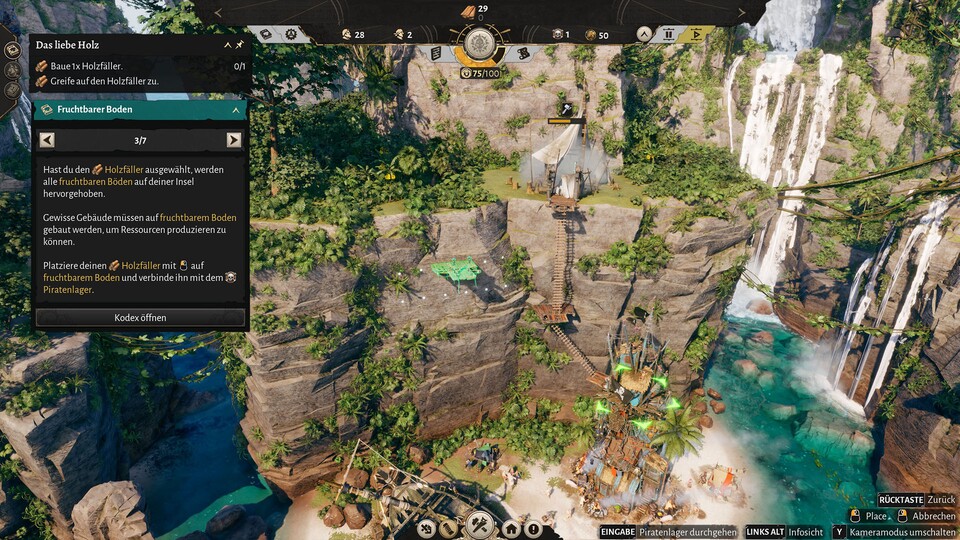Collapse the Fruchtbarer Boden tutorial section
Viewport: 960px width, 540px height.
236,110
